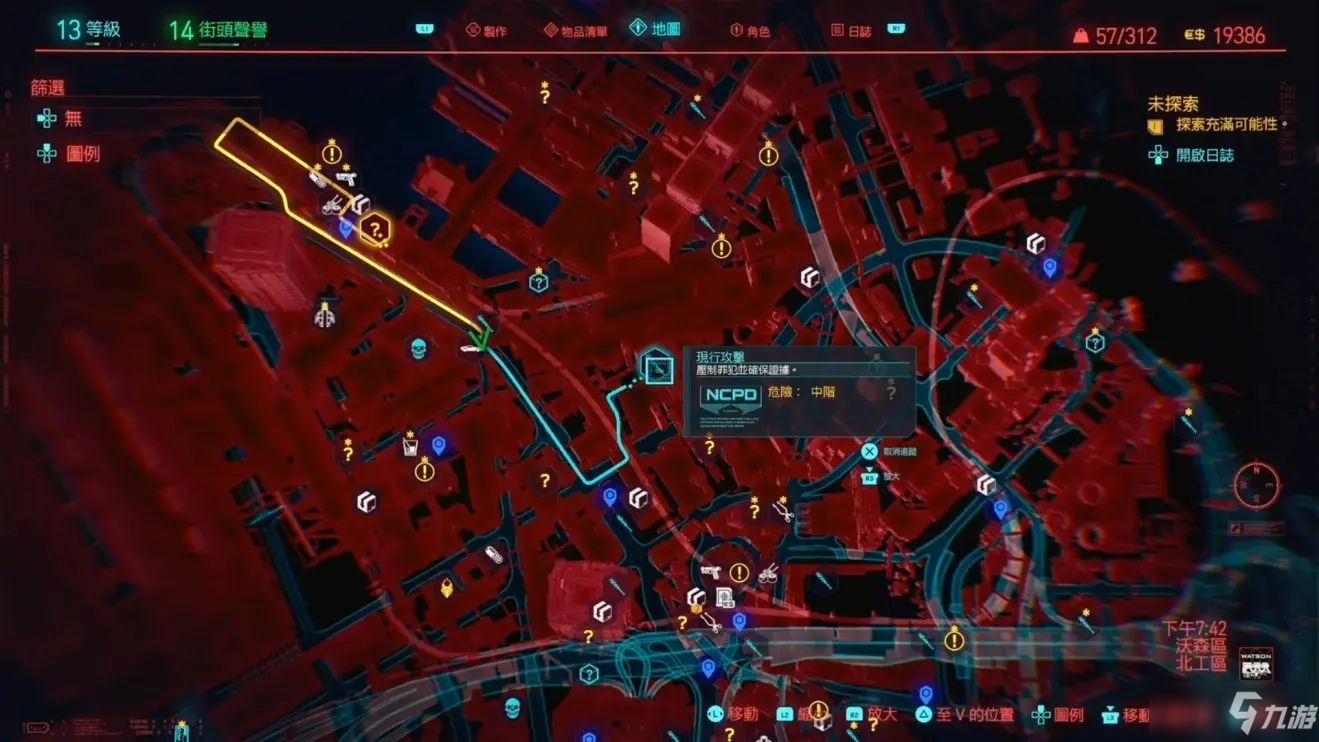Click the skull marker beside the player arrow

(419, 349)
